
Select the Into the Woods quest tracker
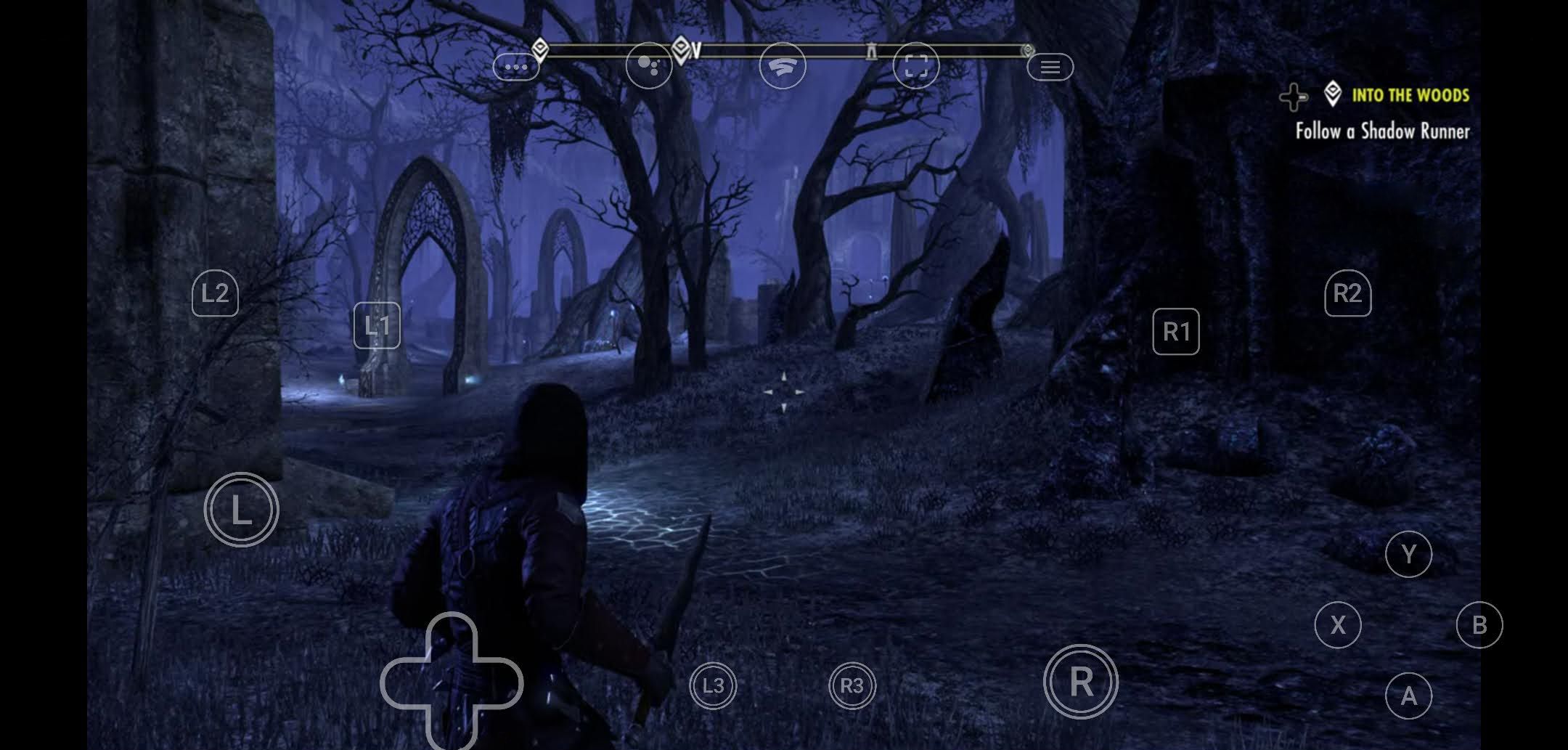(1409, 95)
